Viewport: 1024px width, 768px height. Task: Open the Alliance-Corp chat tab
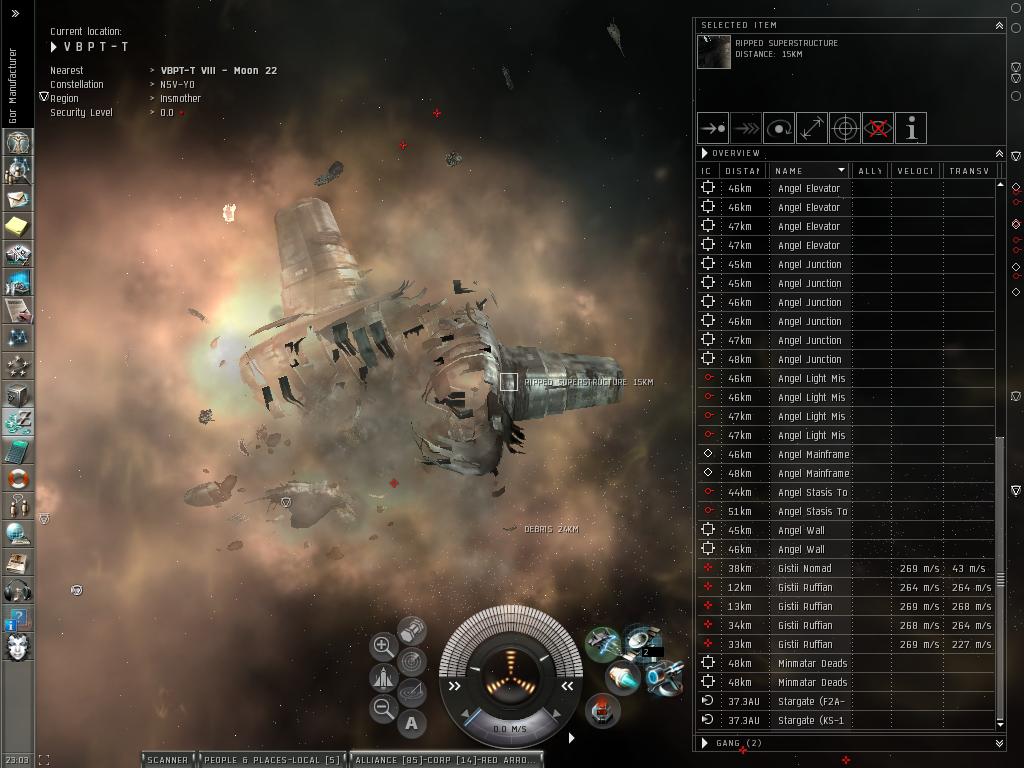[x=446, y=760]
